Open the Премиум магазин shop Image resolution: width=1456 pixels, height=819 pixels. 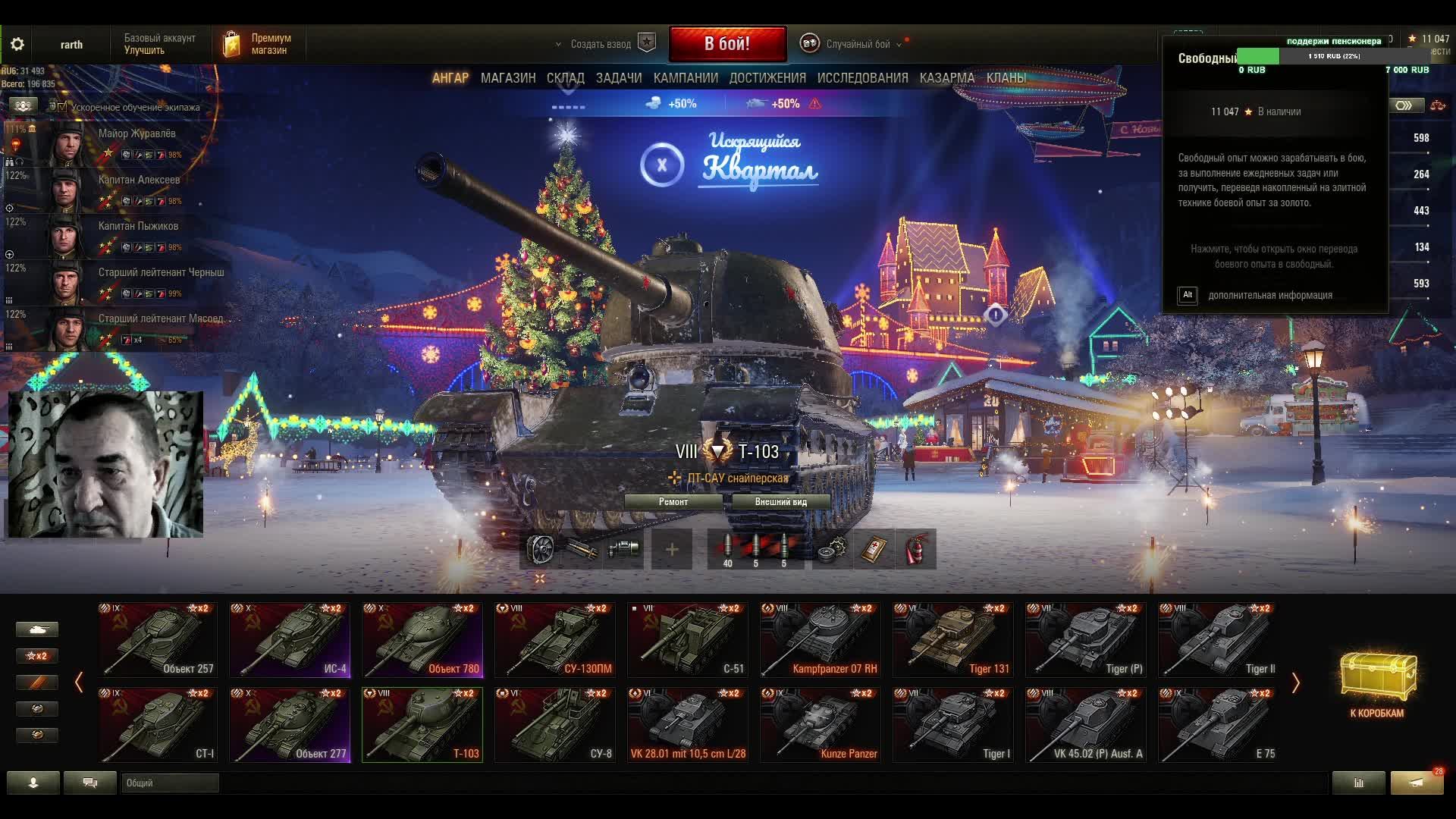(x=258, y=44)
